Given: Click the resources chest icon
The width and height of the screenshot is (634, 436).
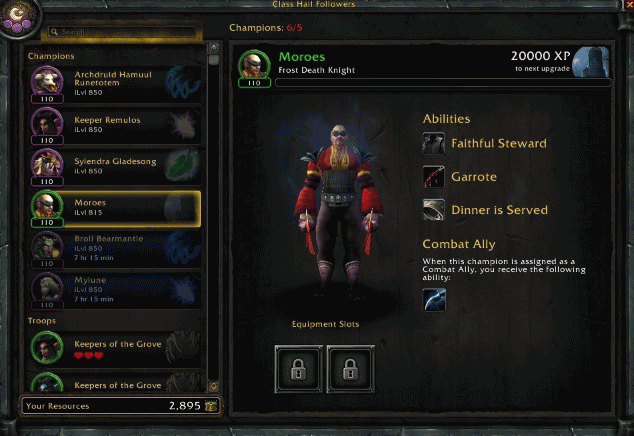Looking at the screenshot, I should 211,406.
